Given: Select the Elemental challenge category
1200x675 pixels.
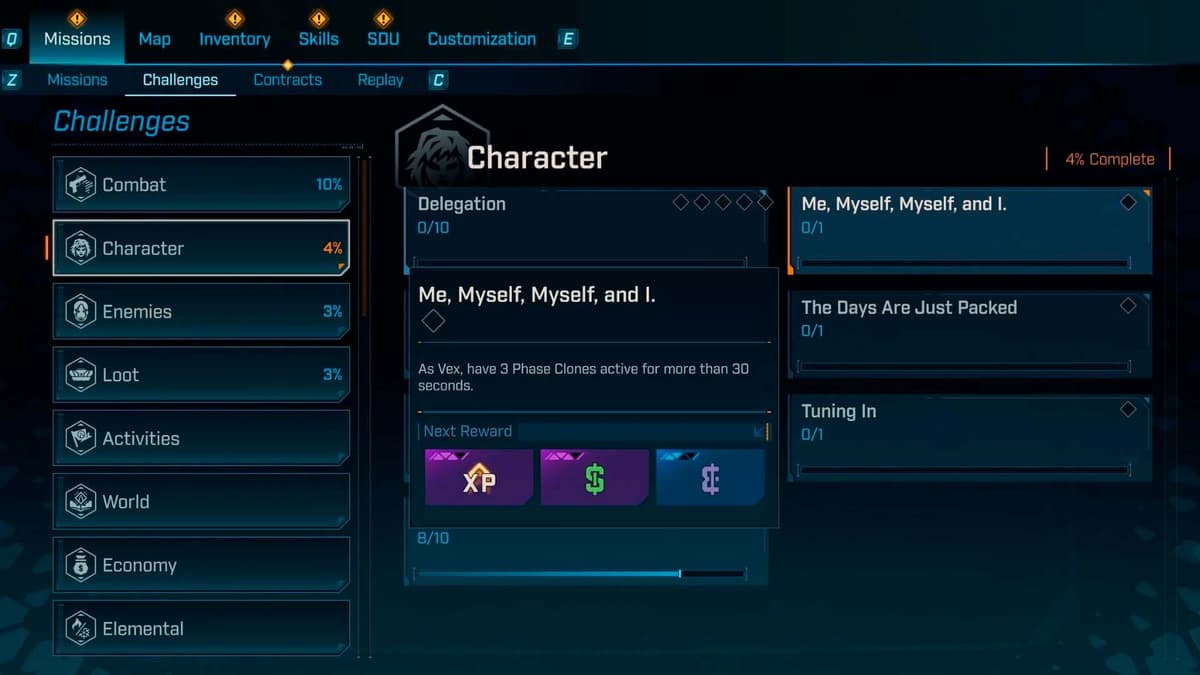Looking at the screenshot, I should [201, 628].
